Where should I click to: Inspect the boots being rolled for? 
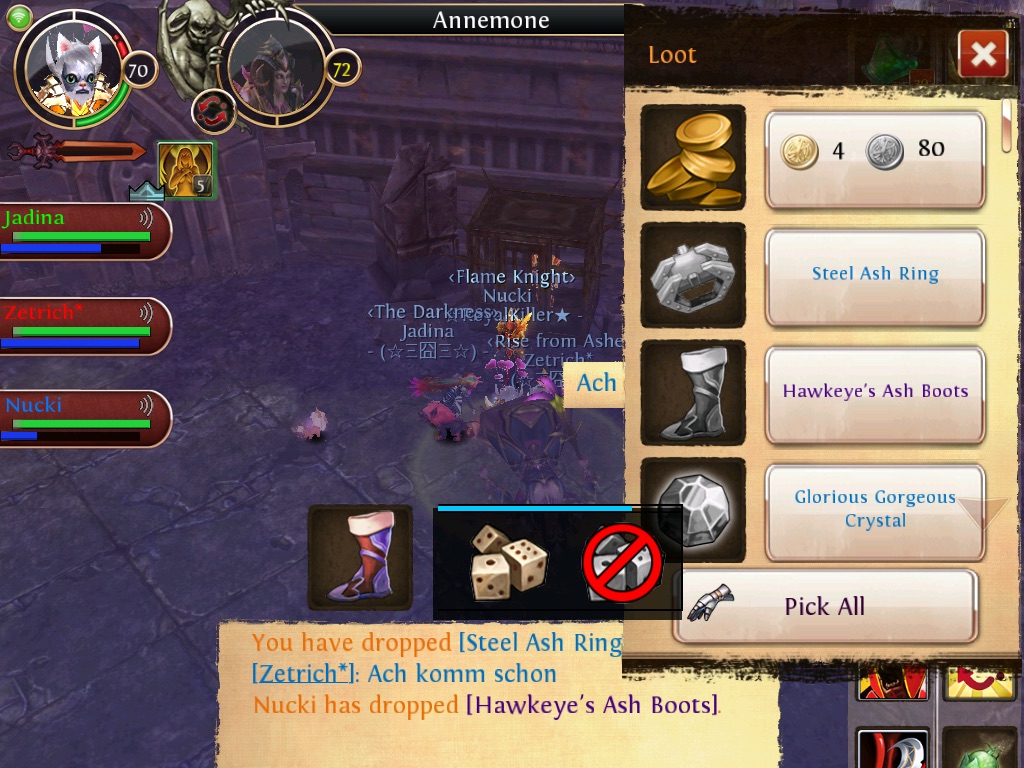tap(360, 558)
